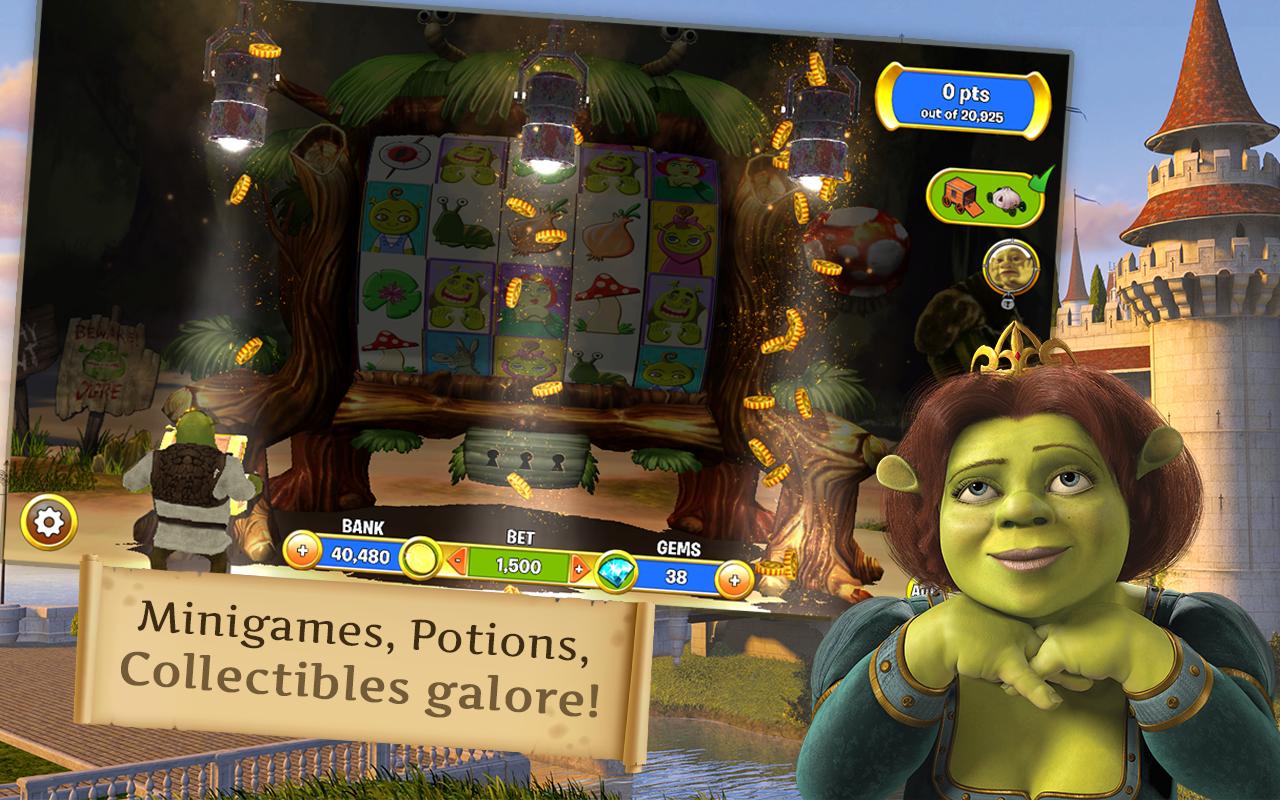Click the Shrek avatar portrait medallion
The height and width of the screenshot is (800, 1280).
tap(1011, 267)
